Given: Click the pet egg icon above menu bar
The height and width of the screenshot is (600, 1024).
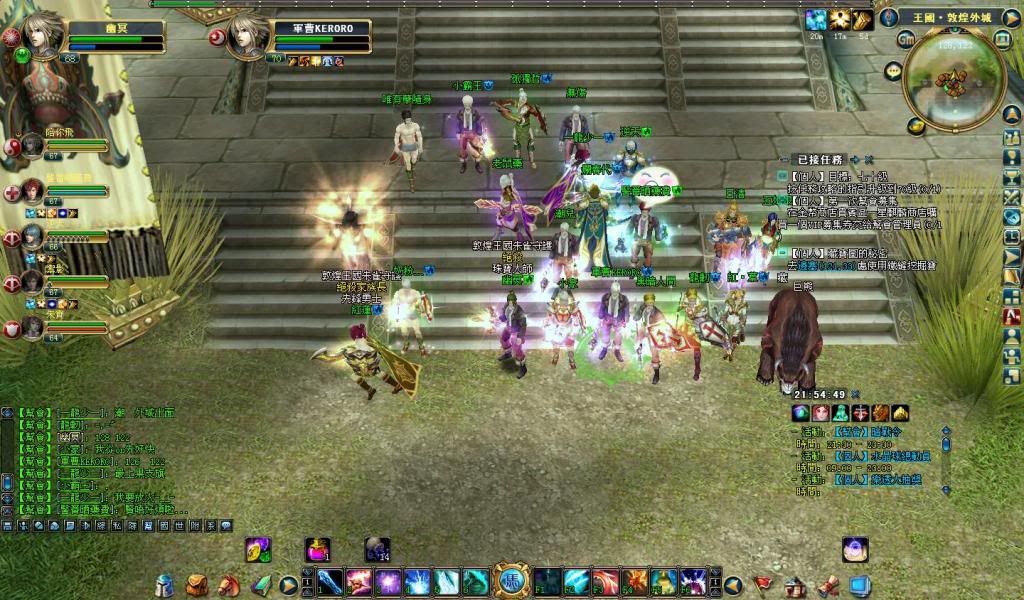Looking at the screenshot, I should click(855, 548).
